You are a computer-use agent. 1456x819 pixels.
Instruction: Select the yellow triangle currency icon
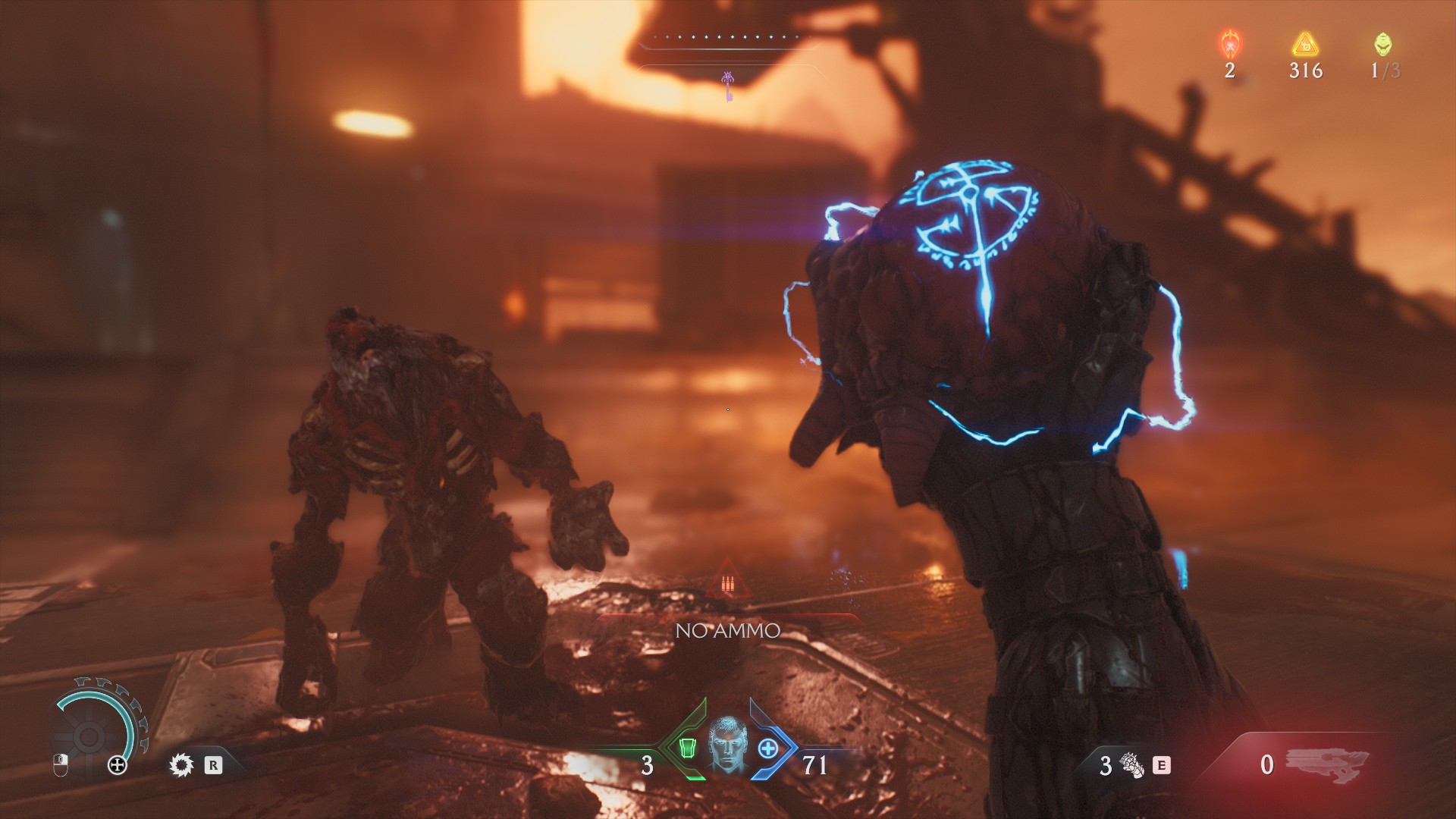point(1305,44)
